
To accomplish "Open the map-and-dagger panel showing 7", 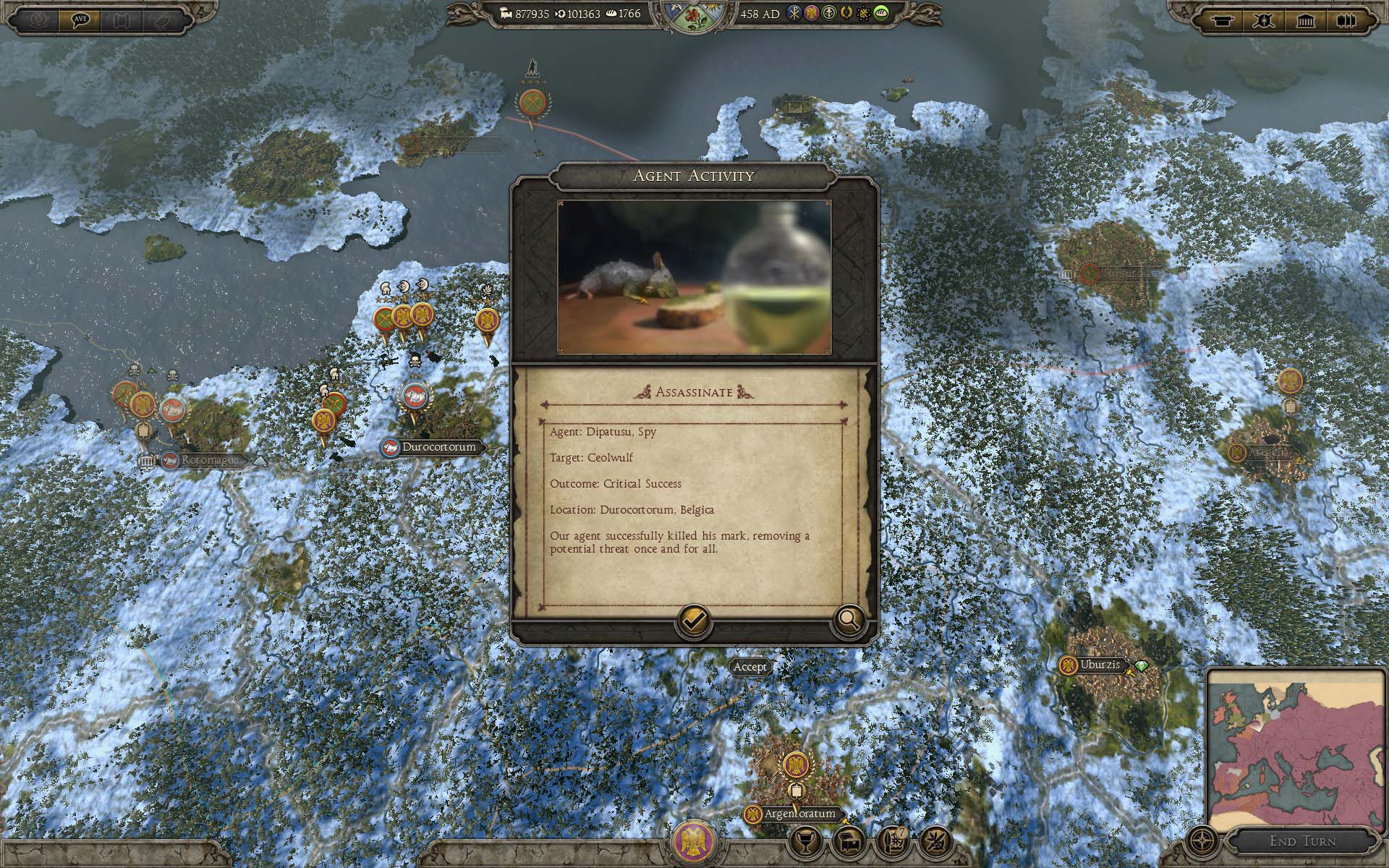I will (893, 841).
